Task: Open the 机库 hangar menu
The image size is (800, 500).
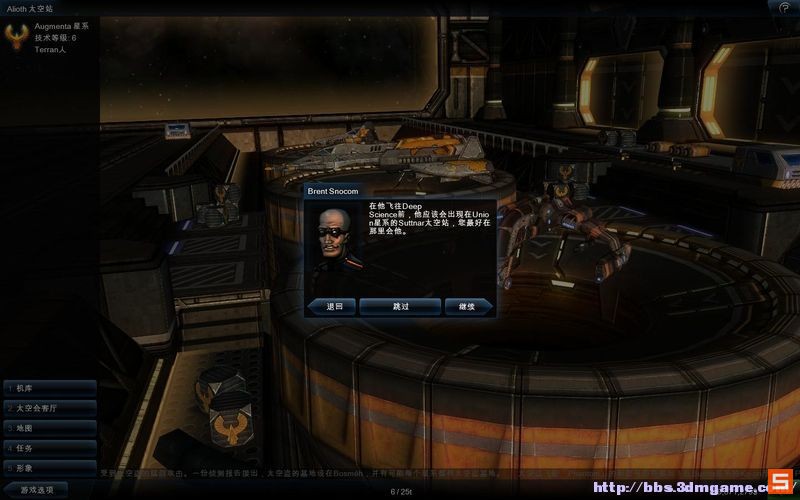Action: click(49, 387)
